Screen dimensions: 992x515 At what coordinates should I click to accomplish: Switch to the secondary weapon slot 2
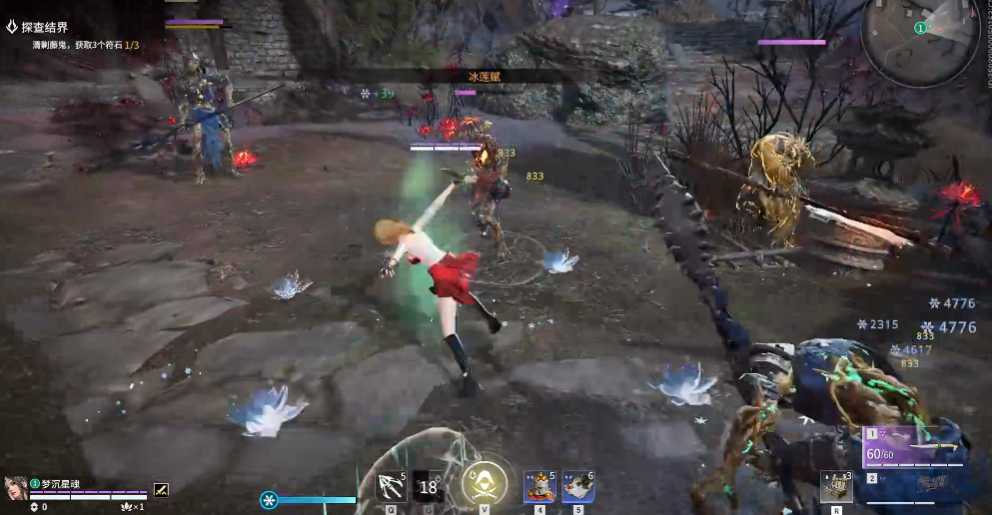(912, 485)
